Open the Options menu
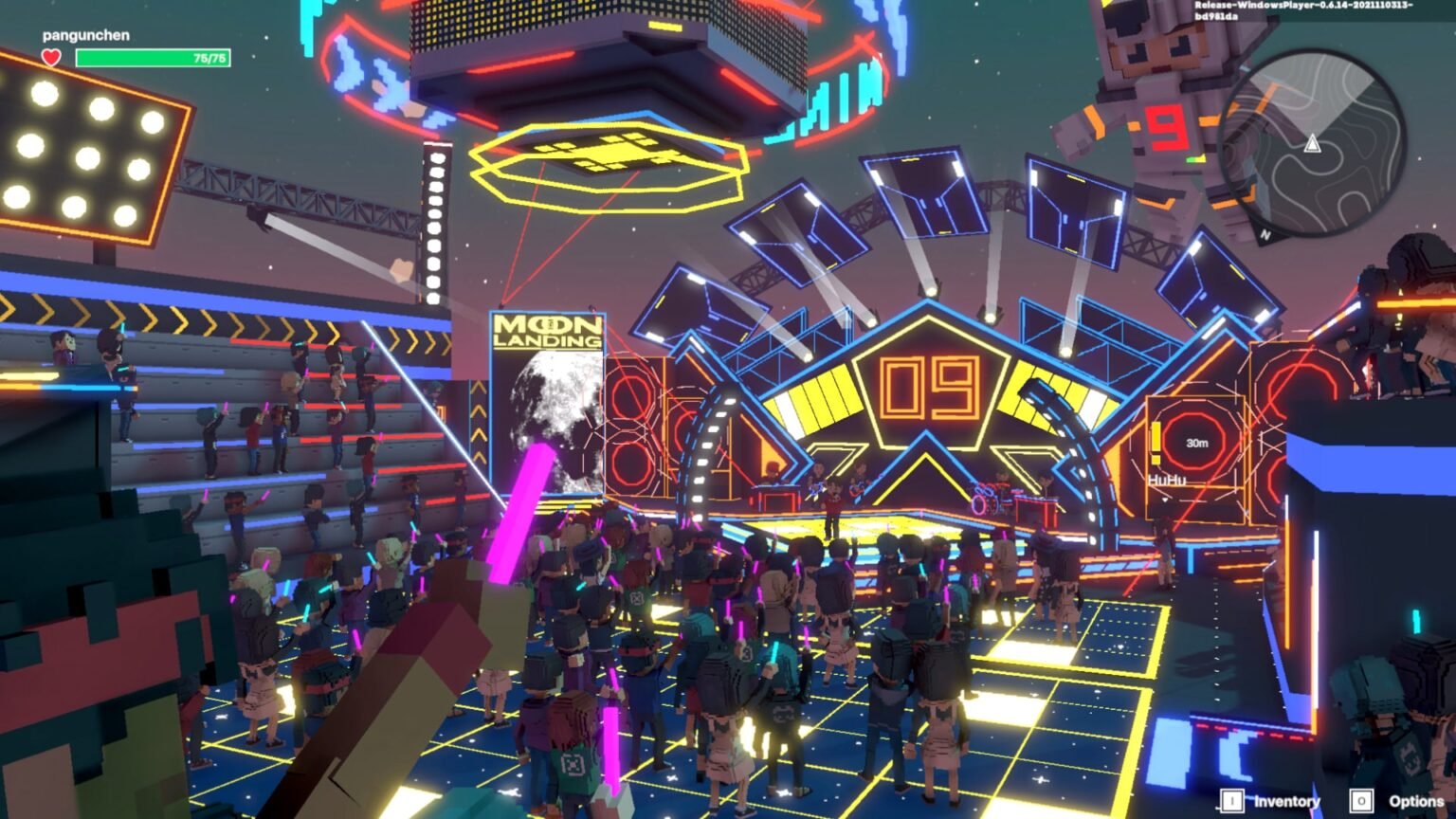The image size is (1456, 819). [x=1399, y=801]
